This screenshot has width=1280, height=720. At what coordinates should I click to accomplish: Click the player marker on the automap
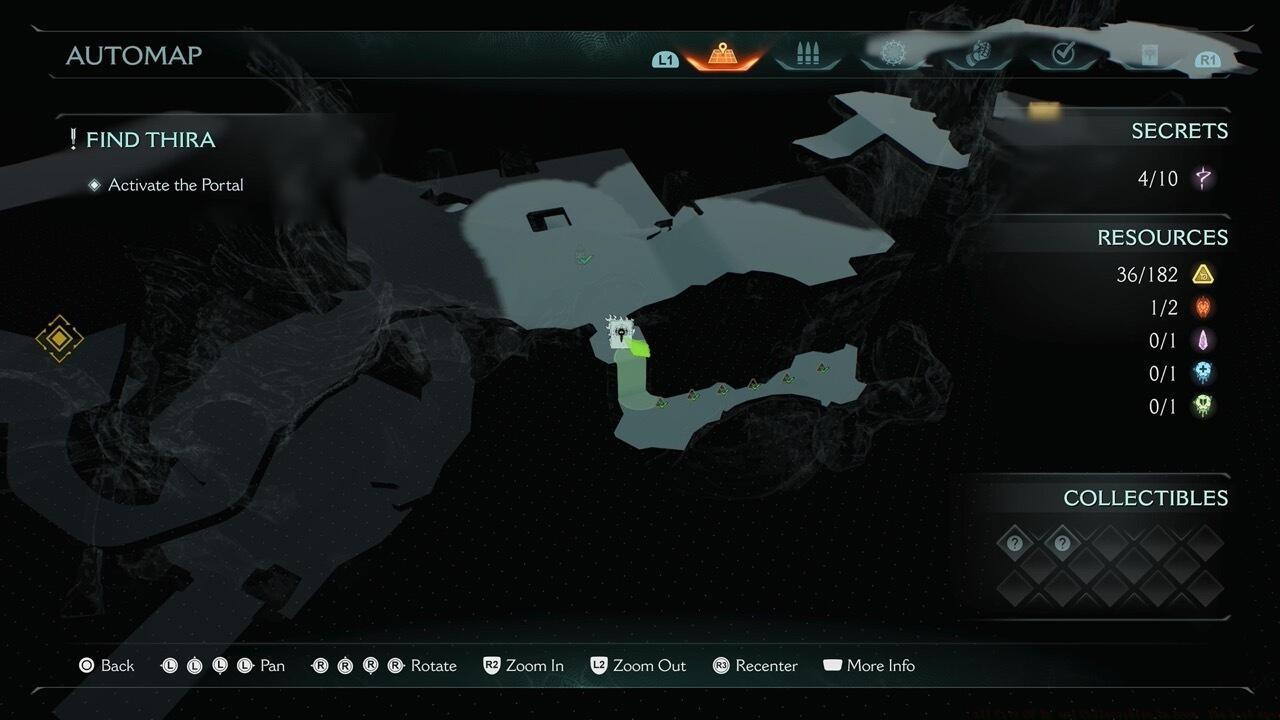coord(620,332)
